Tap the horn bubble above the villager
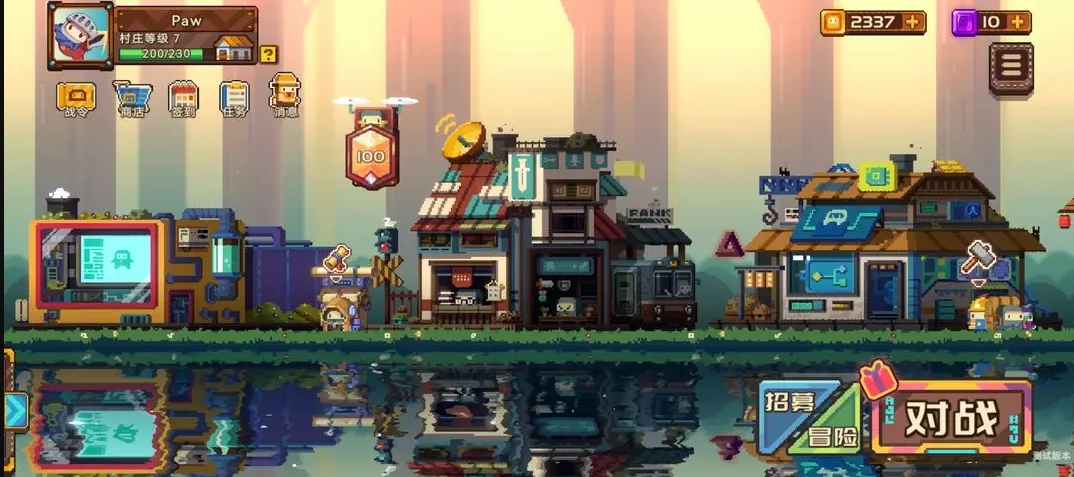 (338, 257)
